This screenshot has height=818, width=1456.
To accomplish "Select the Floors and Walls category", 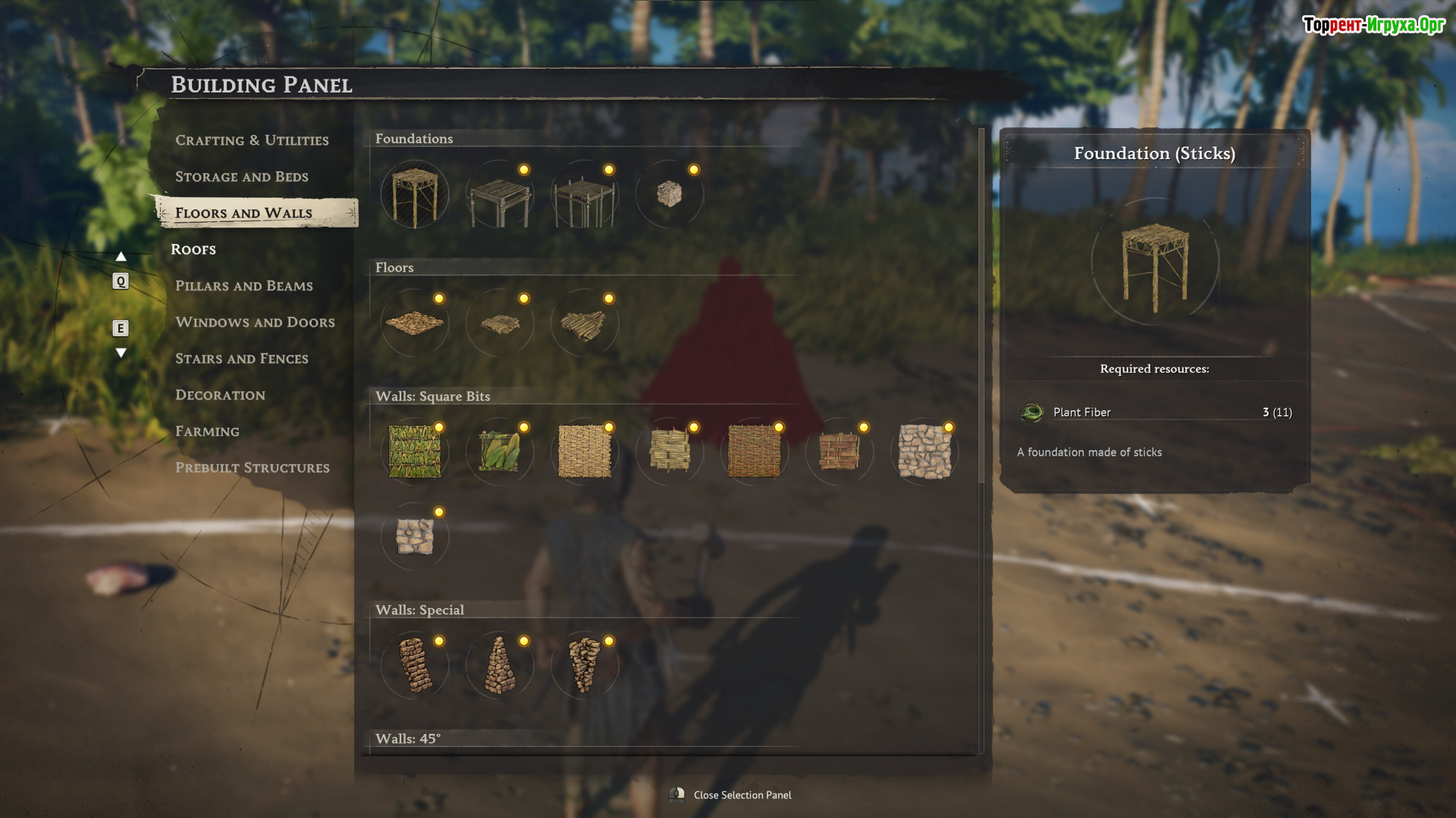I will coord(243,213).
